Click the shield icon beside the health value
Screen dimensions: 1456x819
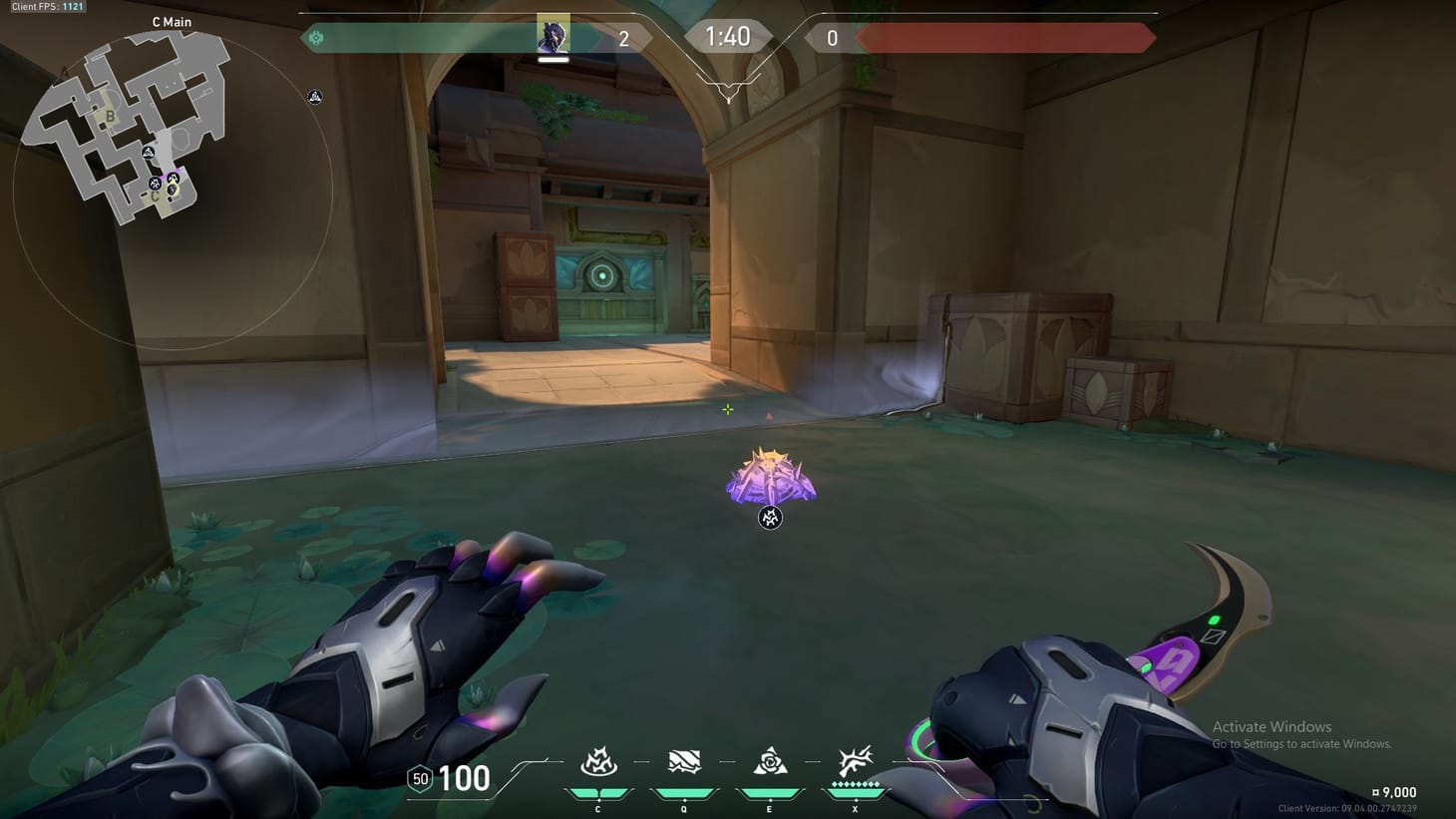click(x=419, y=777)
